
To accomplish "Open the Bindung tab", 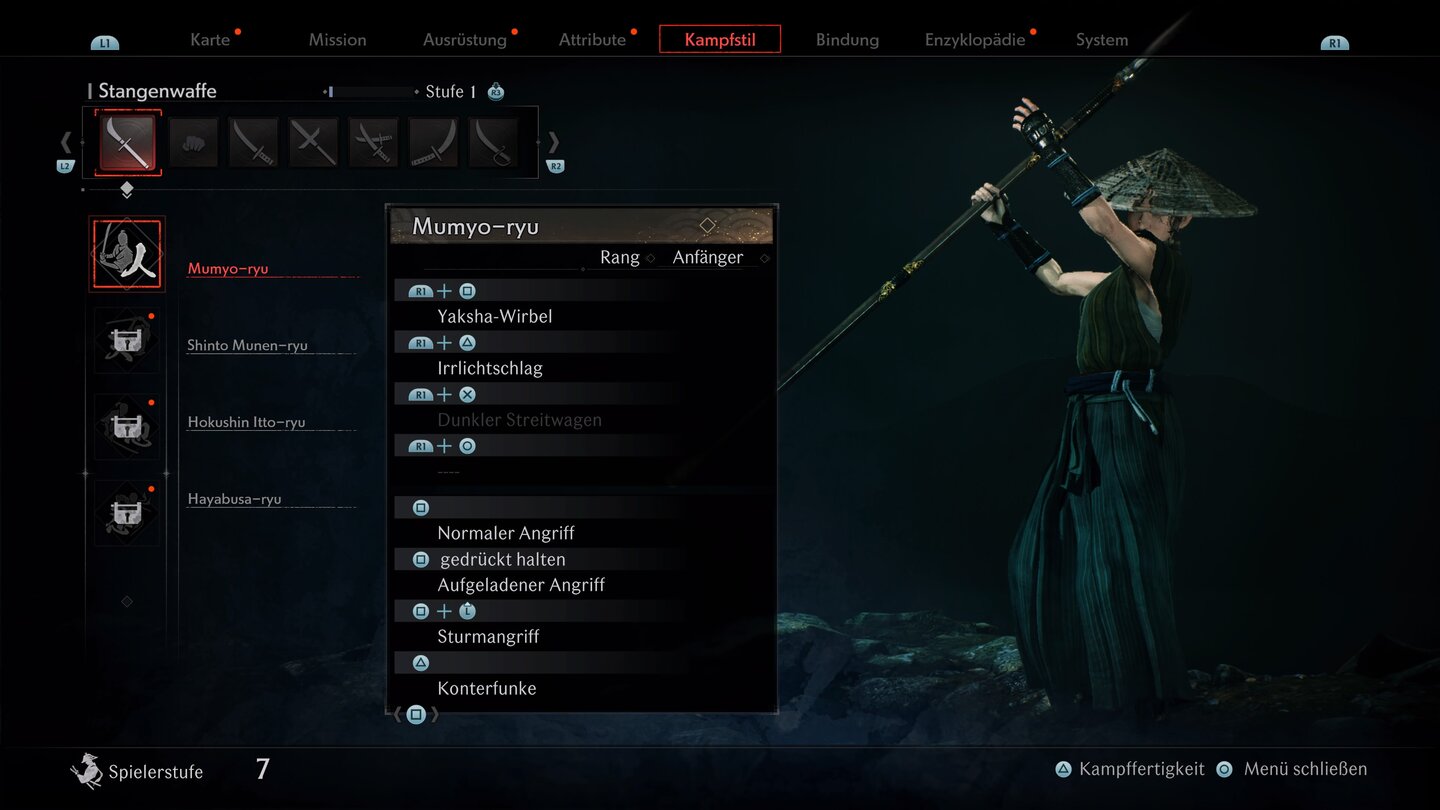I will point(847,40).
